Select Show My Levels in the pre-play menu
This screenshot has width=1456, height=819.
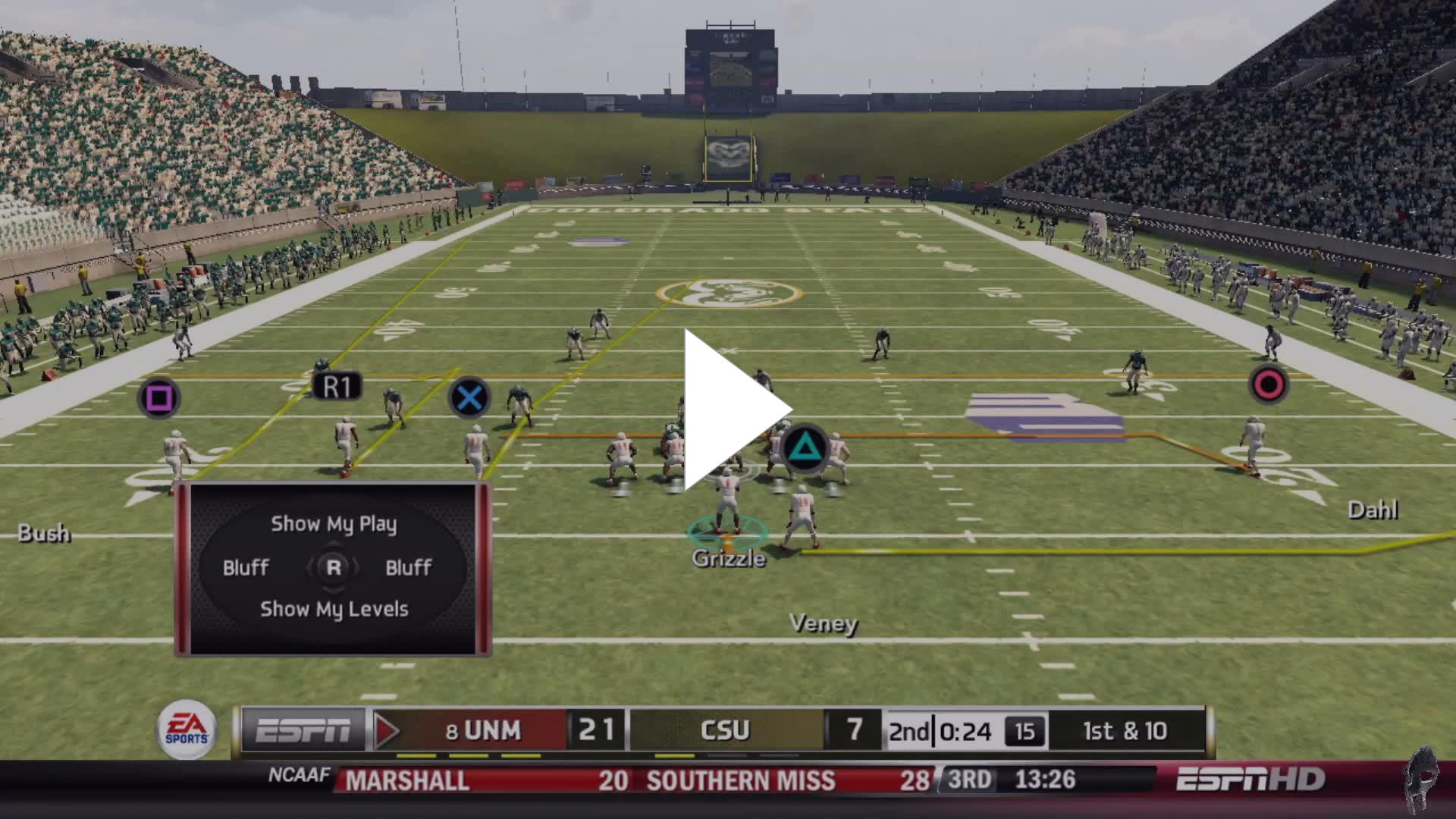[334, 609]
